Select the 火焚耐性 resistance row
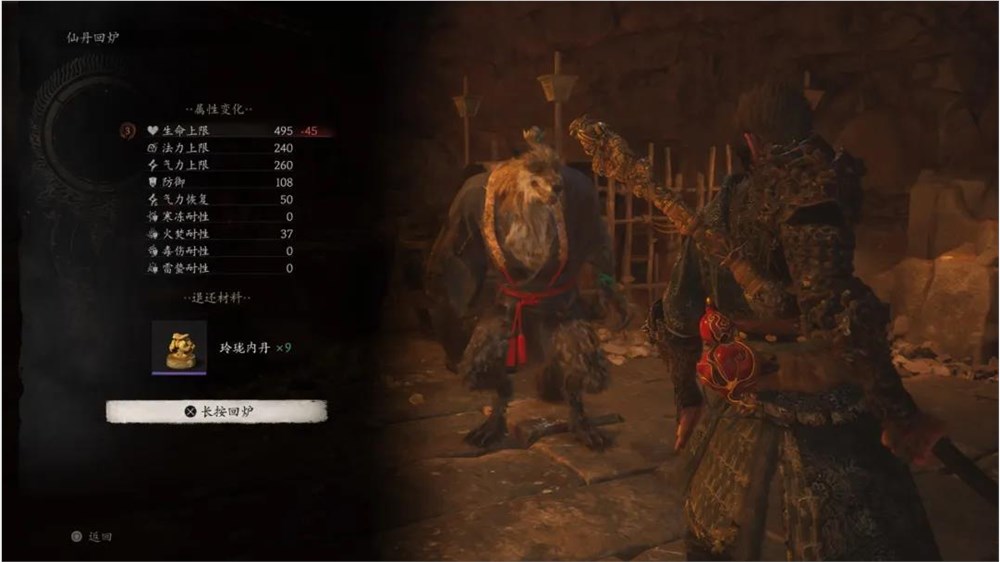 220,234
